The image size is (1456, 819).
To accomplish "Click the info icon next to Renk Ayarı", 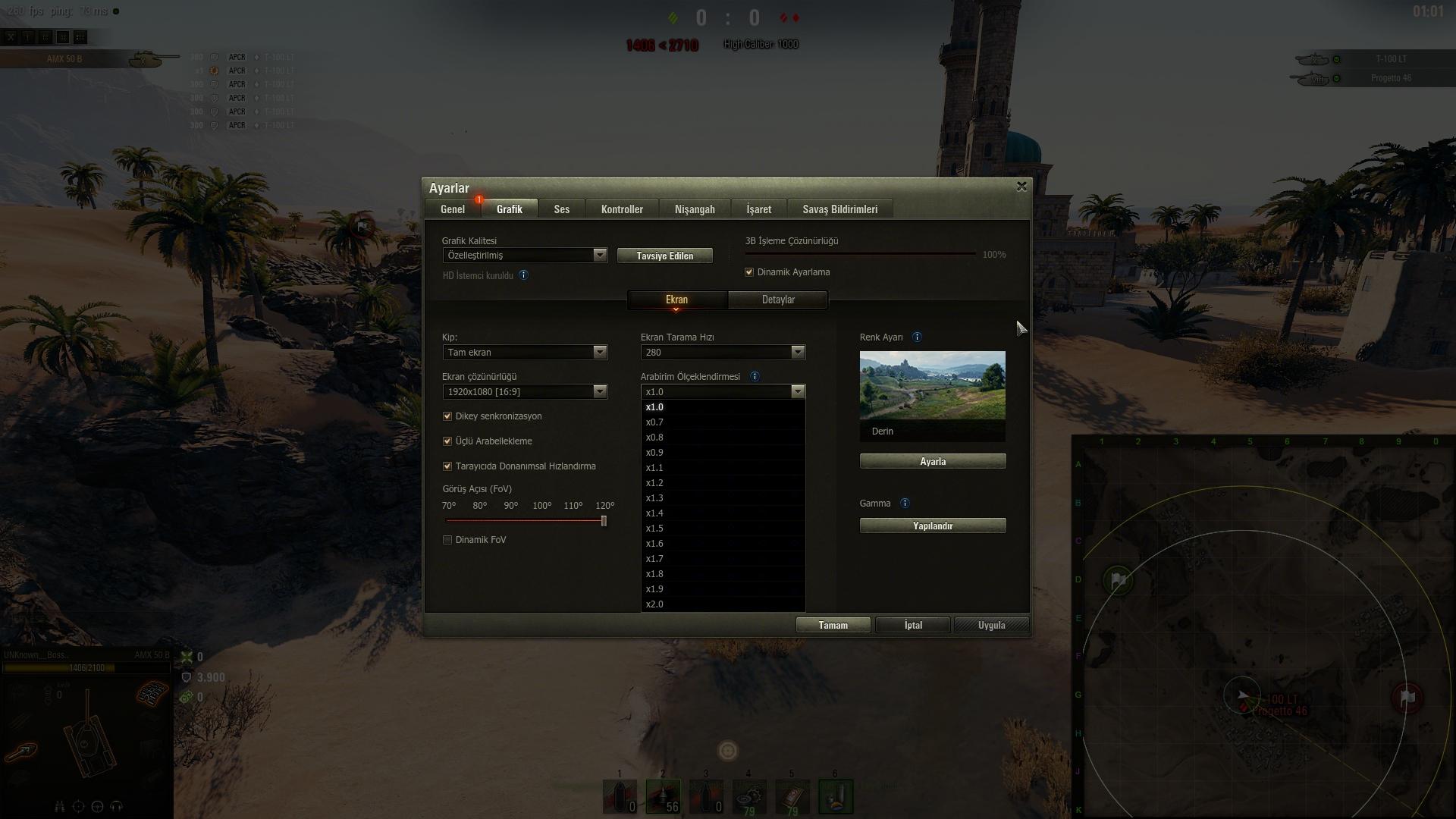I will tap(916, 337).
